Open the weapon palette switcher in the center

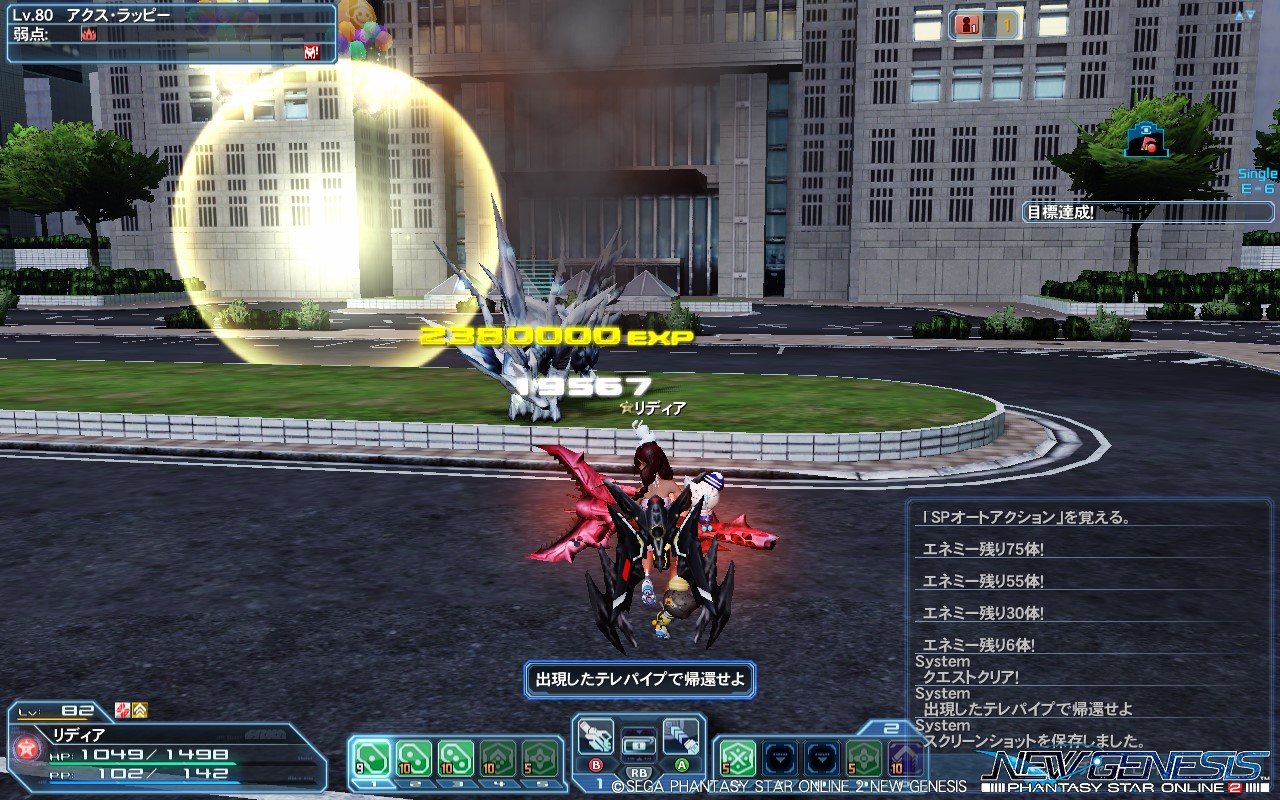(638, 746)
